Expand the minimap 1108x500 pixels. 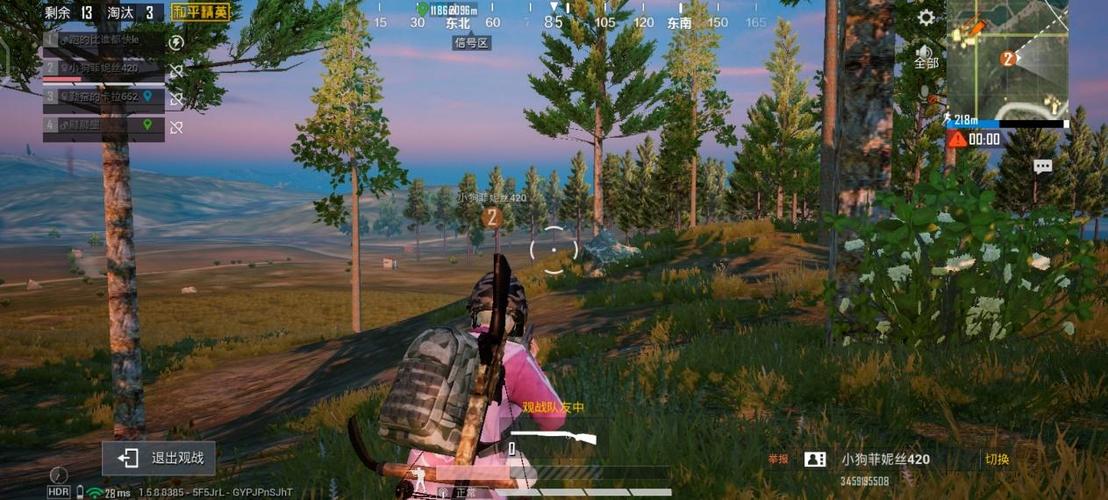pos(1006,58)
